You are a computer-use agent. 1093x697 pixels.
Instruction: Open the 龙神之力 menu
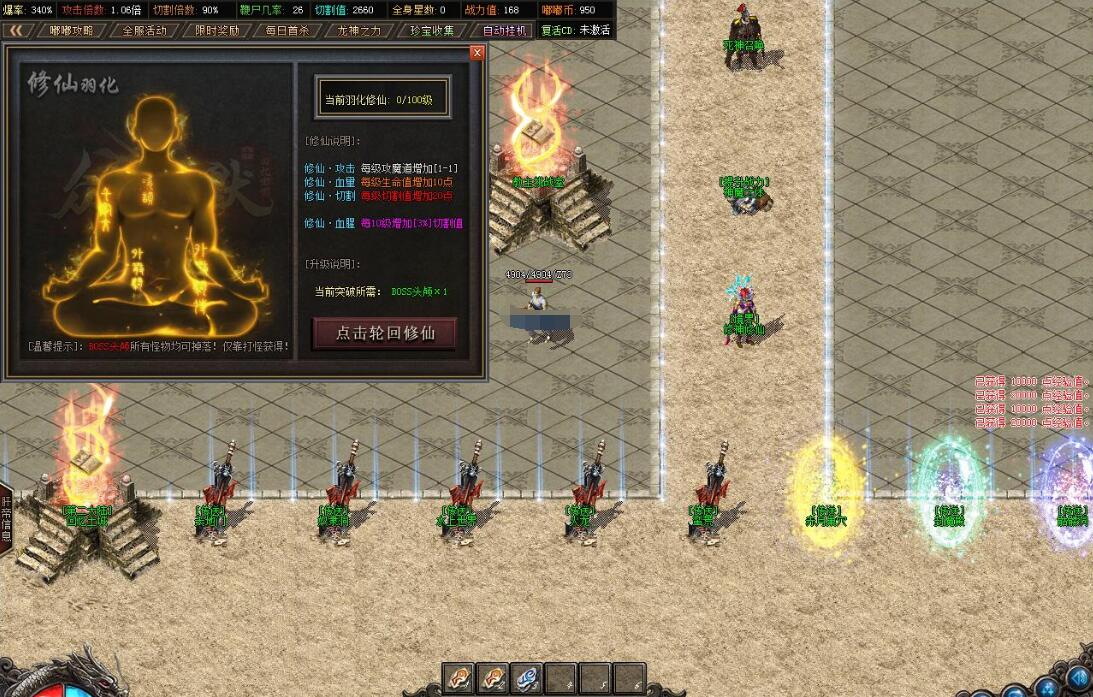pos(359,30)
